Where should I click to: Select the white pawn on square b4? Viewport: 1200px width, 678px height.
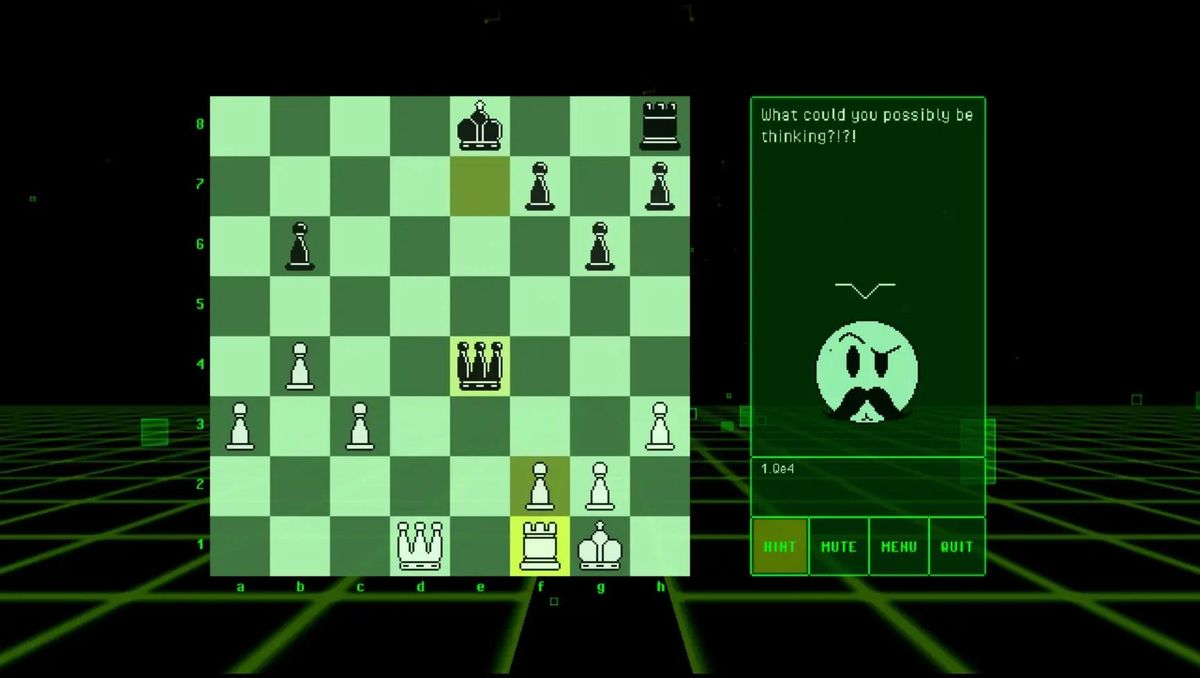(x=300, y=366)
